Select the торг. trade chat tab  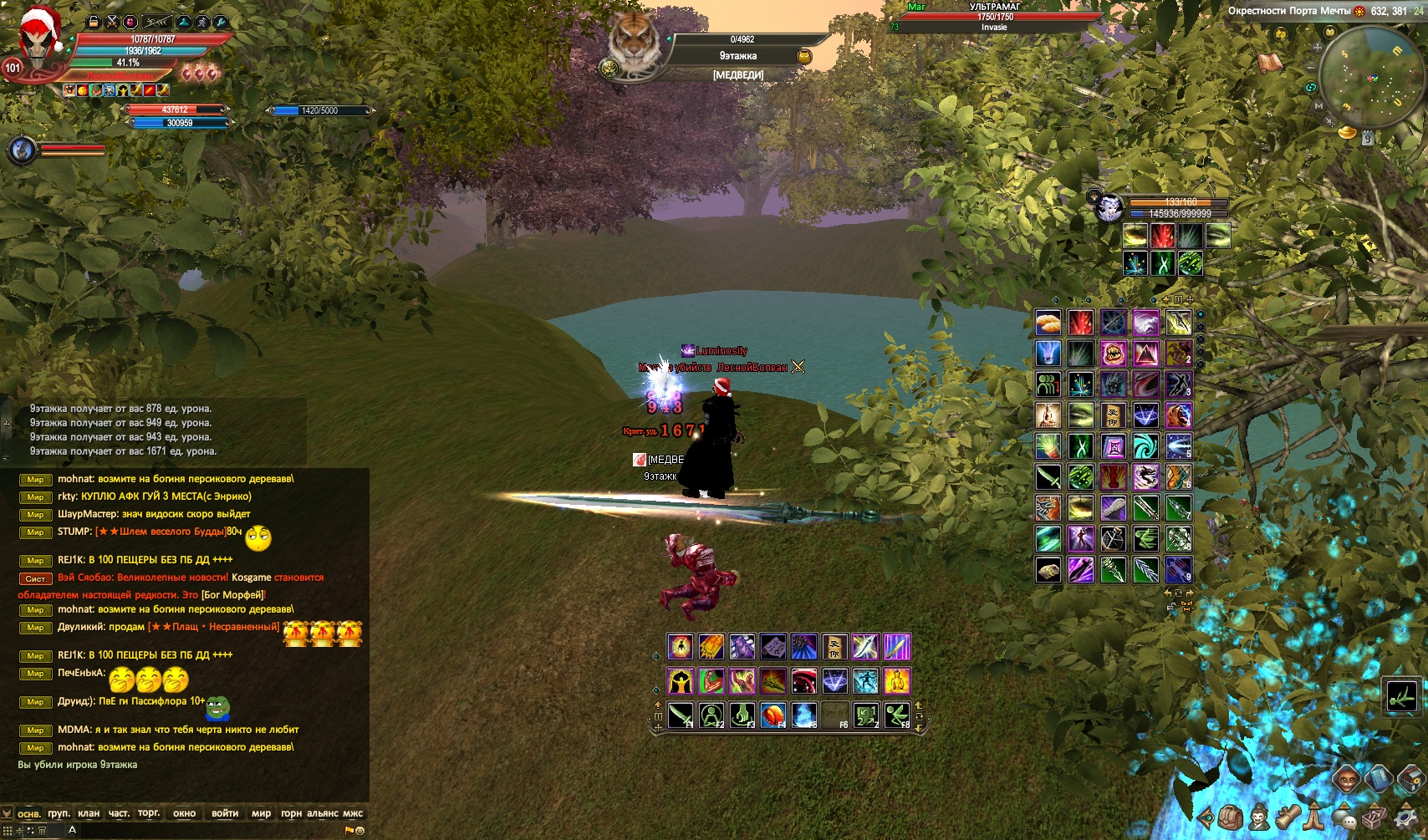click(149, 813)
